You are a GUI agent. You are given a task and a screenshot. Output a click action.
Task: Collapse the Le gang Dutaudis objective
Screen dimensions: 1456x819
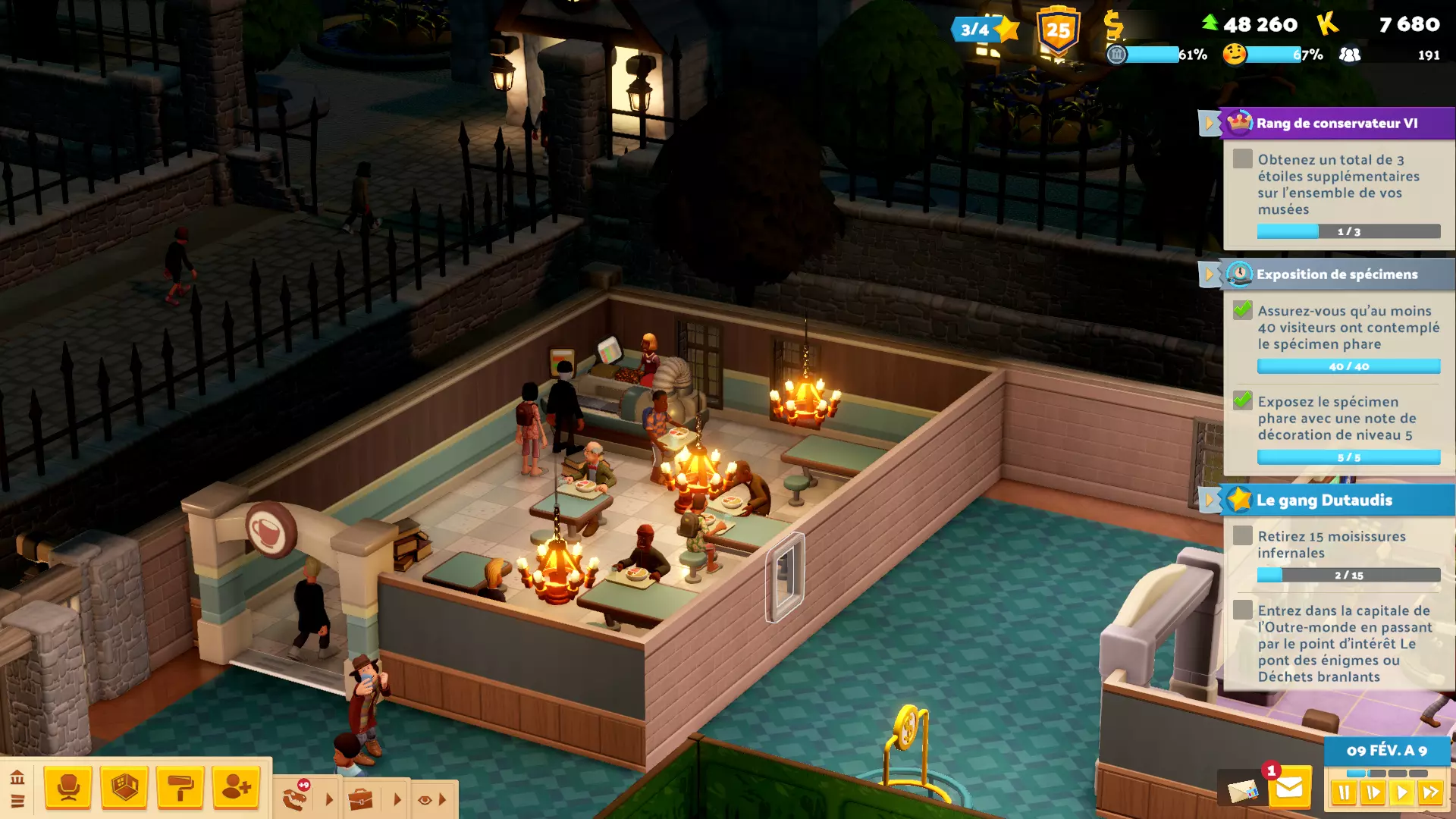(x=1209, y=500)
